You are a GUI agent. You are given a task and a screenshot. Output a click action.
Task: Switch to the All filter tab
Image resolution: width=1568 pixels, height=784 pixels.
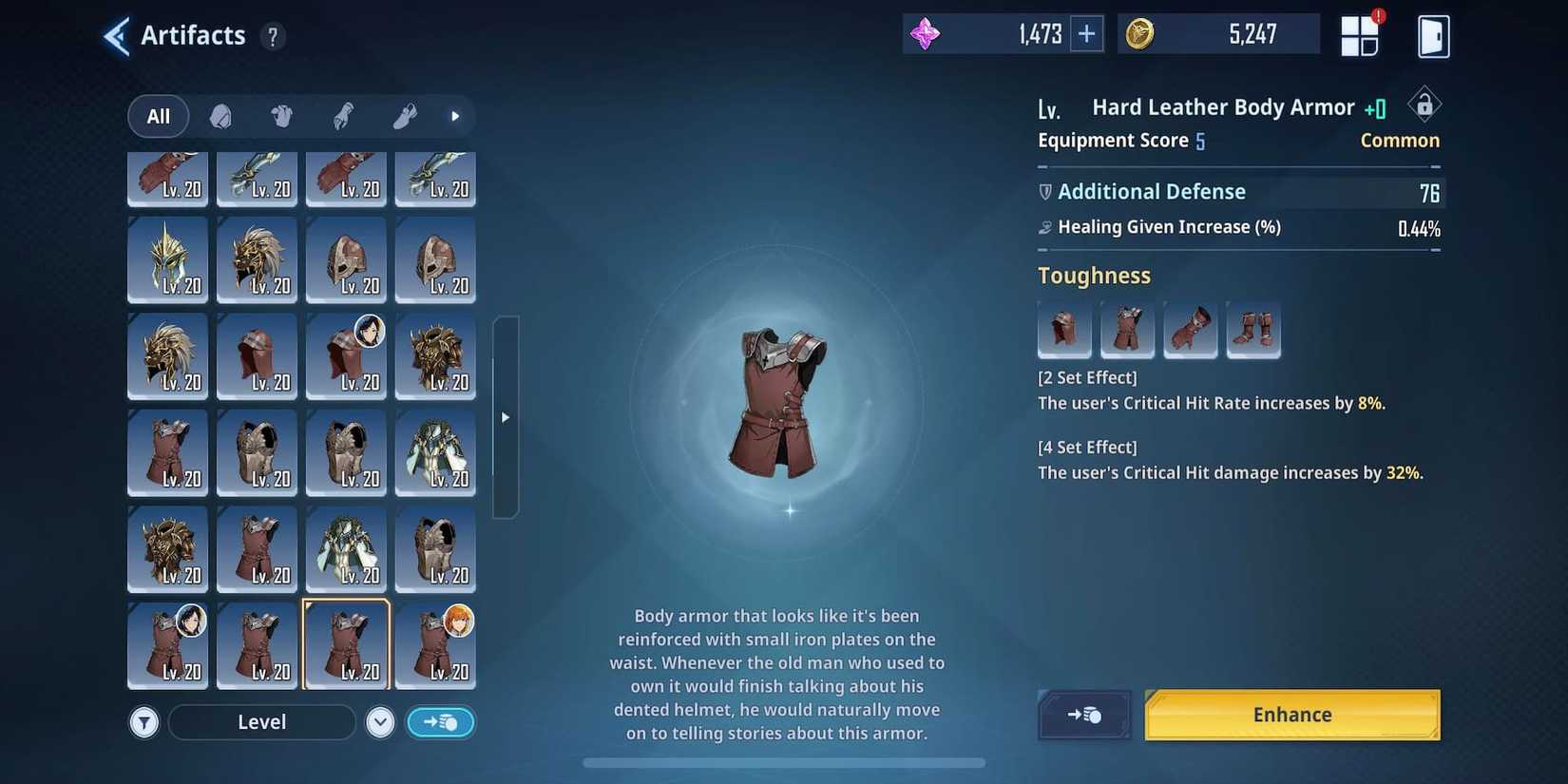click(158, 116)
